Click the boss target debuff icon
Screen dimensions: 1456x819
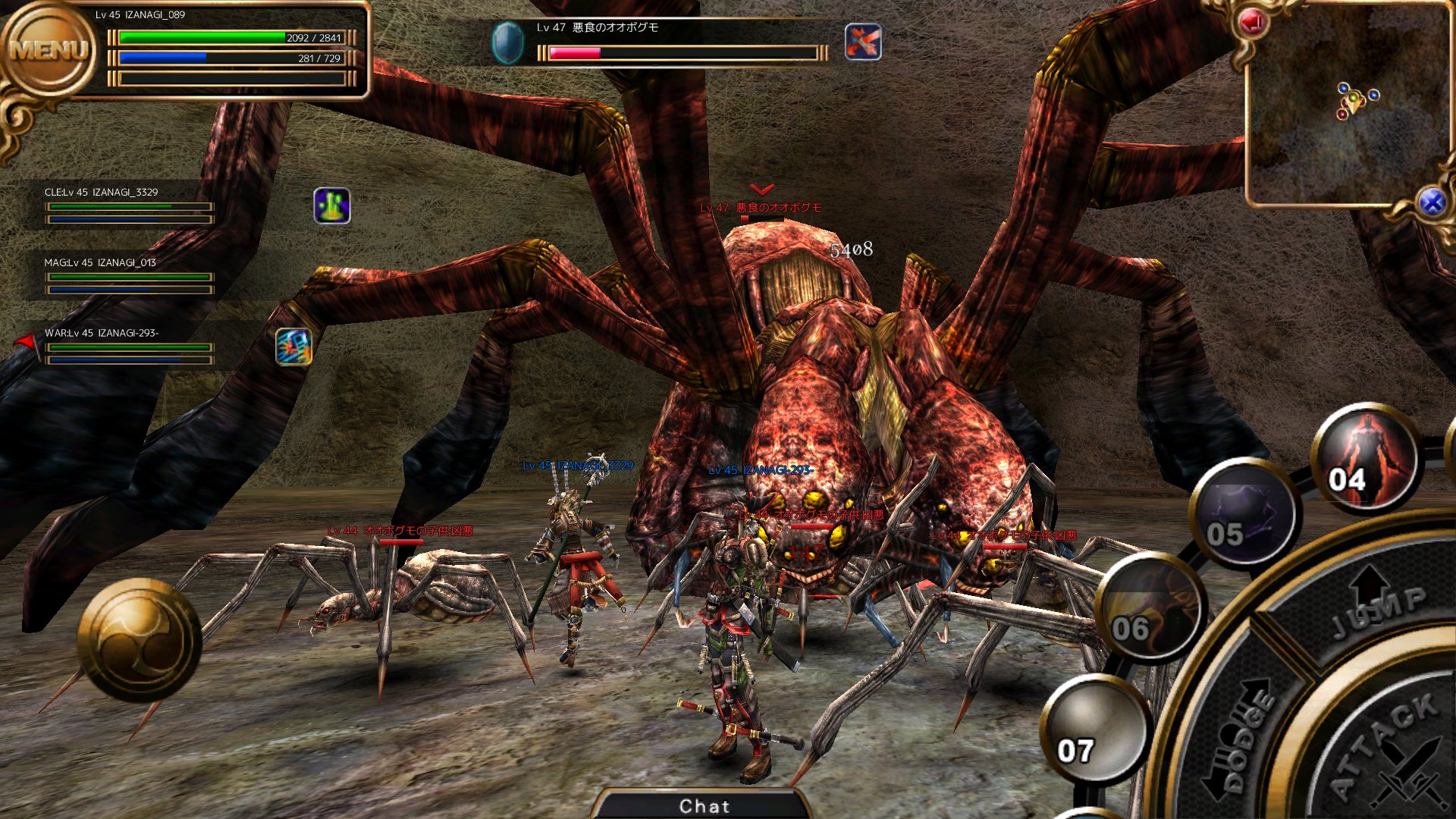point(863,42)
